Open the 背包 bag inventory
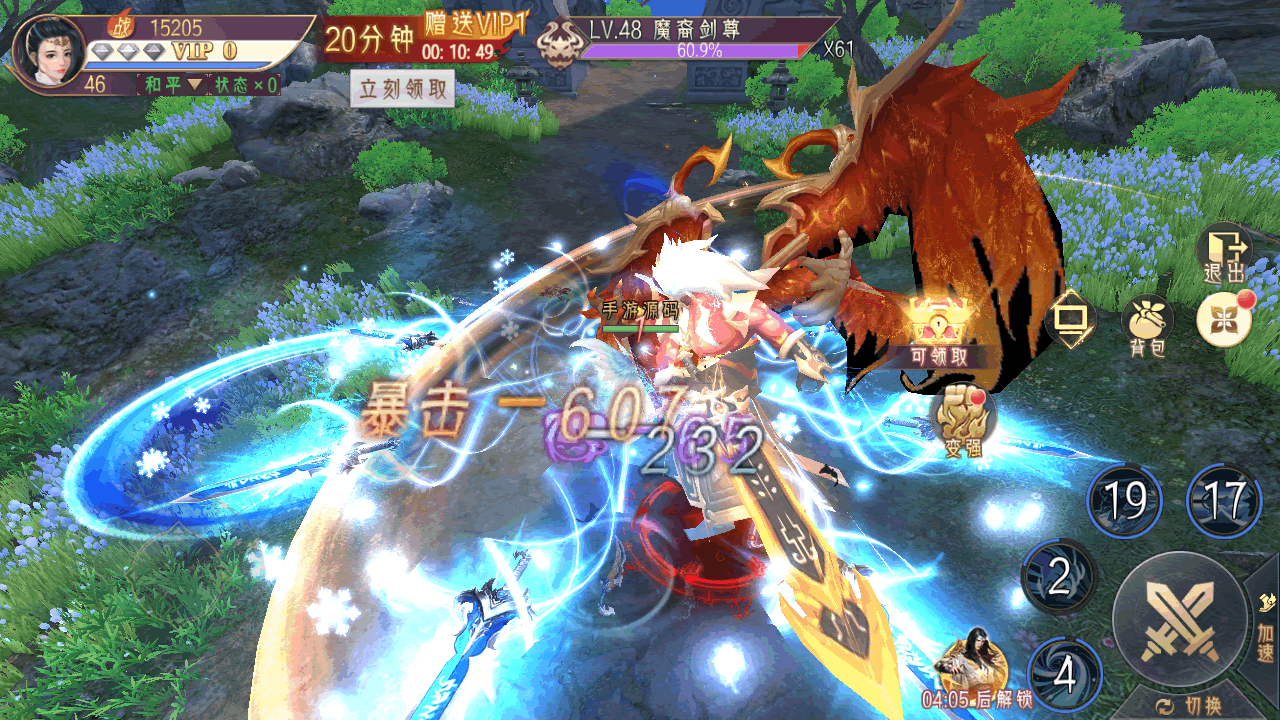This screenshot has height=720, width=1280. pyautogui.click(x=1147, y=325)
